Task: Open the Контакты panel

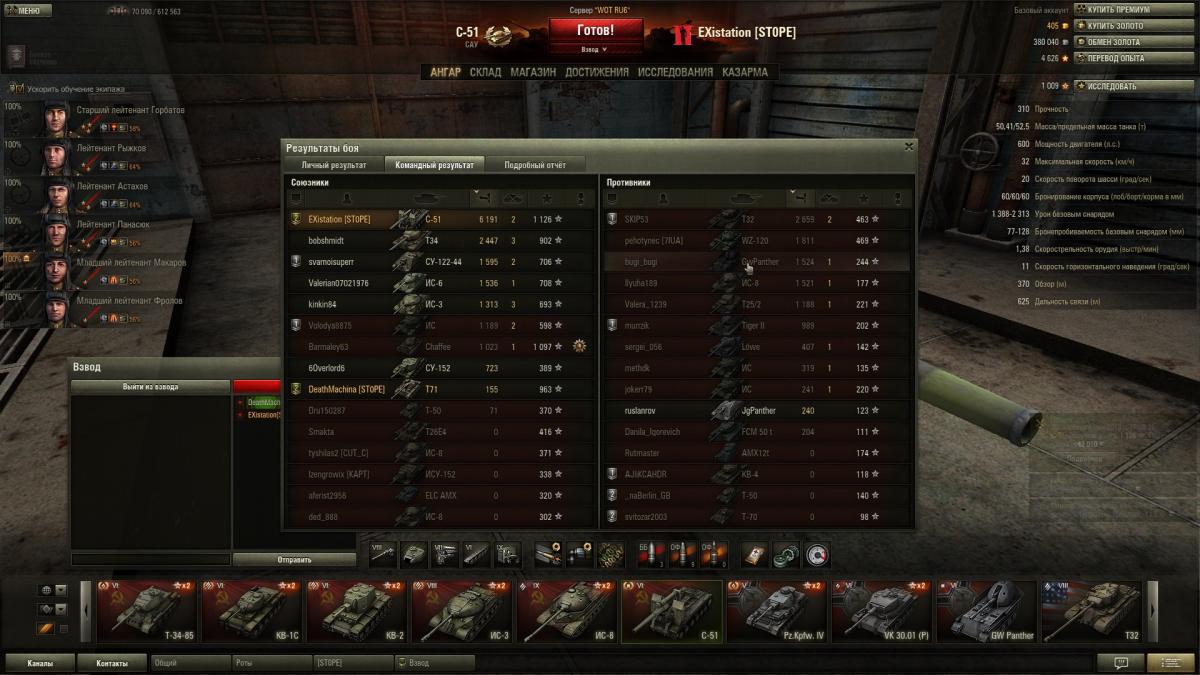Action: [112, 663]
